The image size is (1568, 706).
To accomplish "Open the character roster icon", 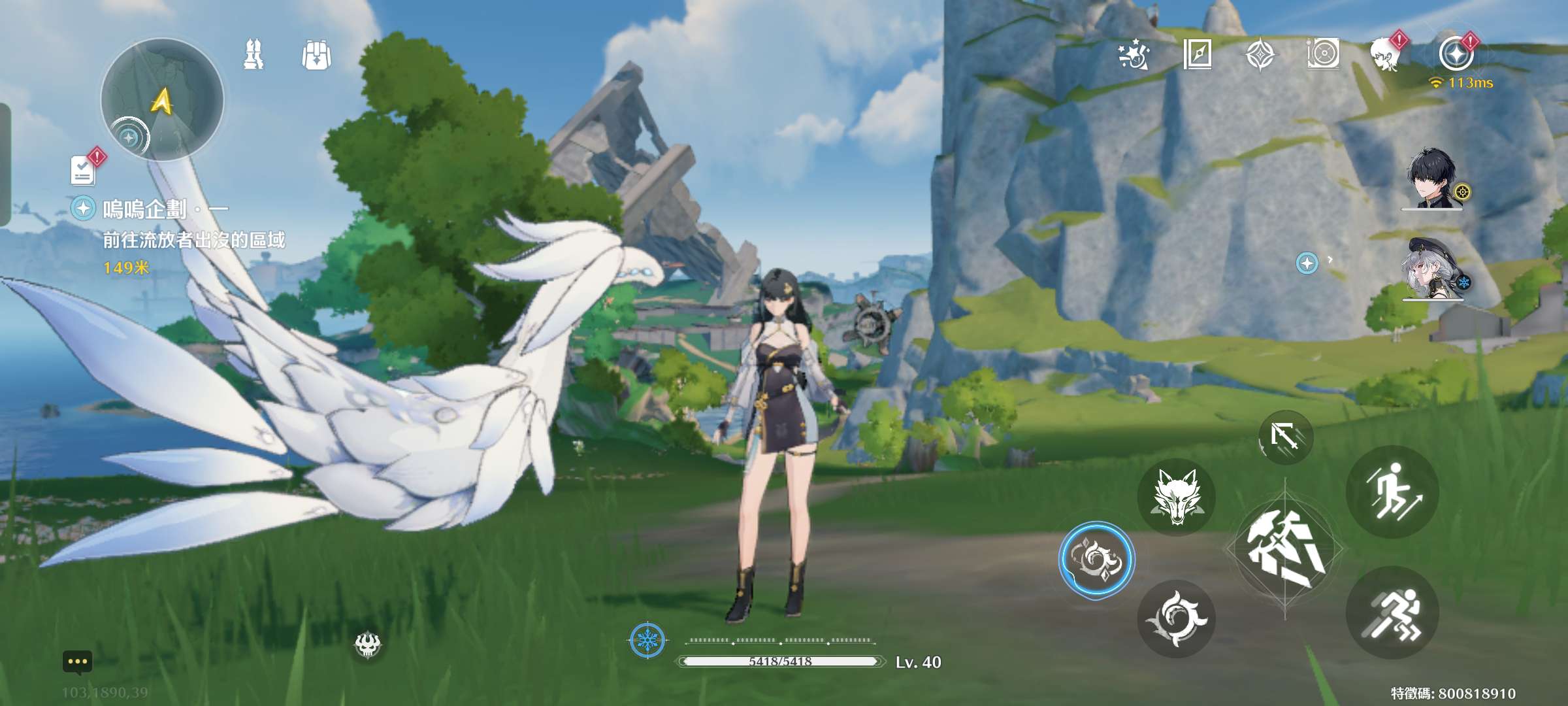I will [x=253, y=55].
